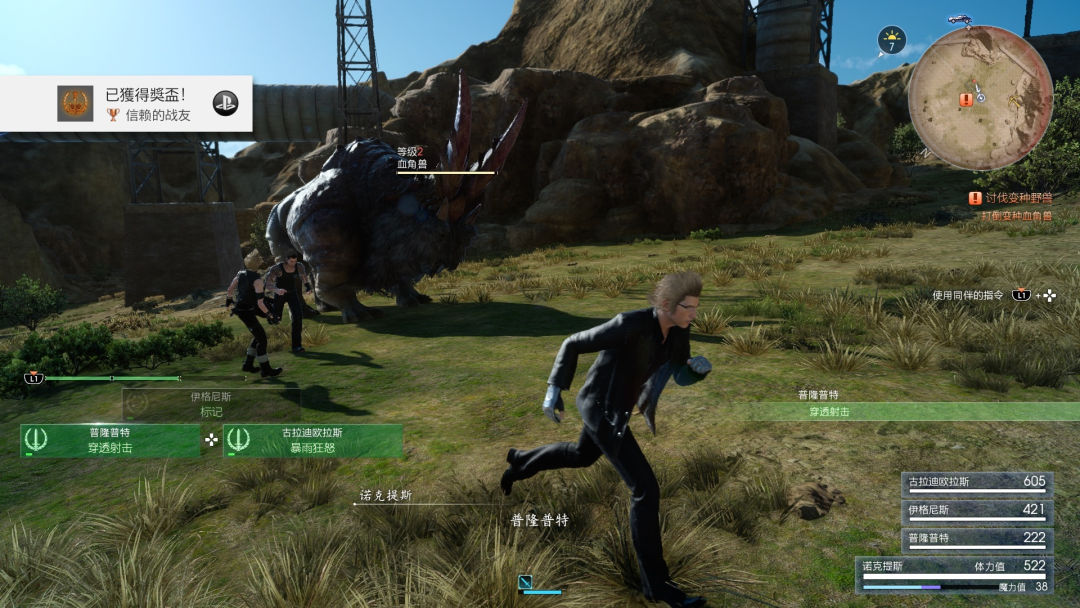Select Ignis's 标记 technique command
The image size is (1080, 608).
point(211,404)
